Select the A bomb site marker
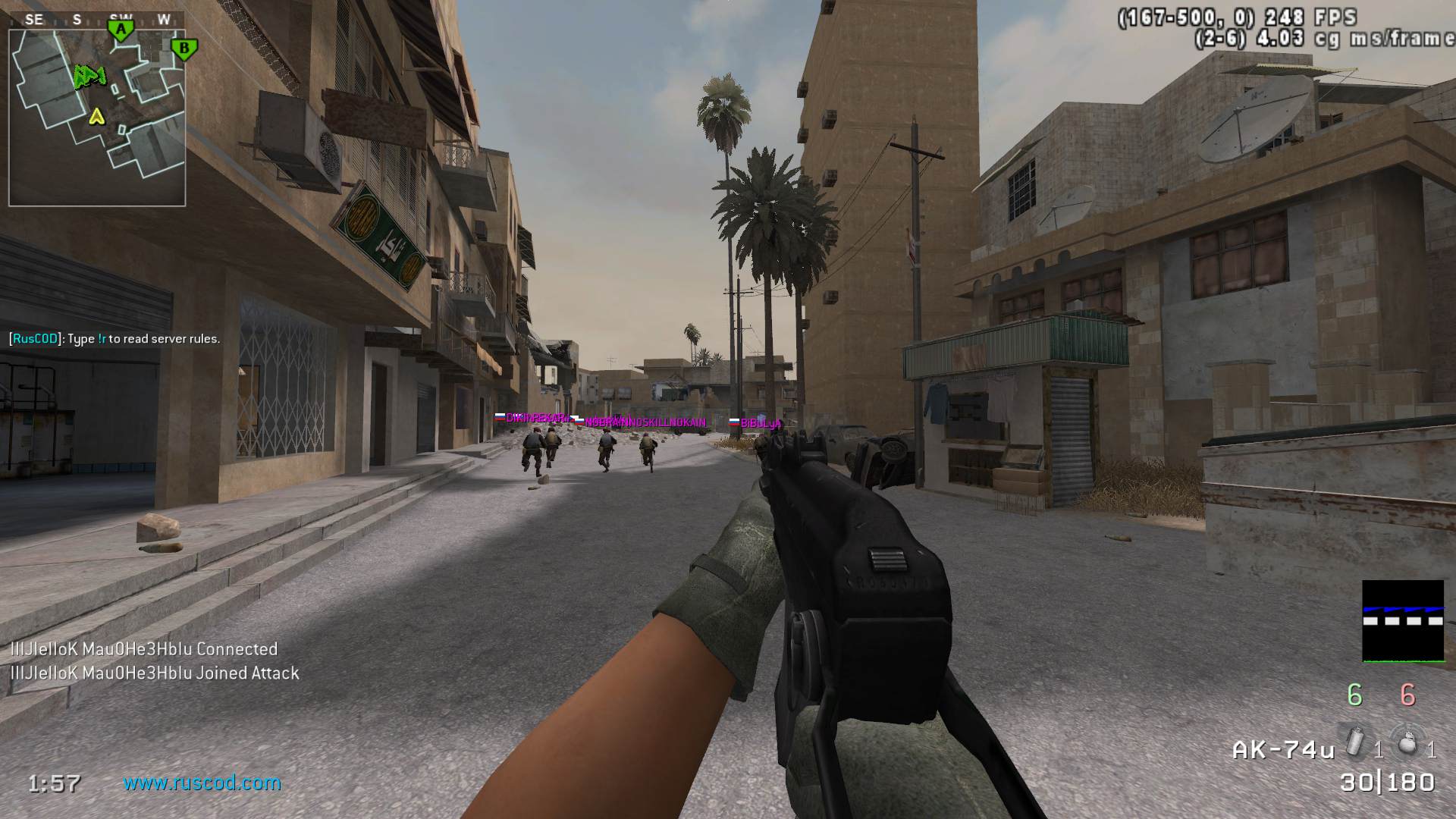This screenshot has width=1456, height=819. 120,30
